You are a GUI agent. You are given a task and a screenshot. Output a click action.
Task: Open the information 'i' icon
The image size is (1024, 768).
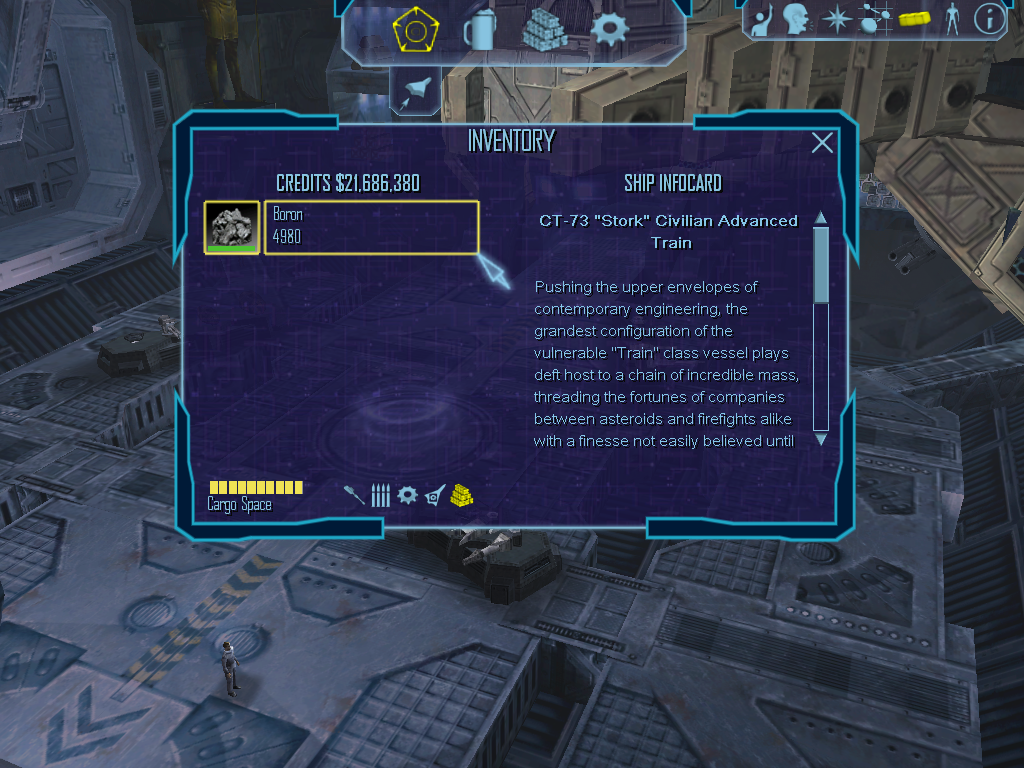(x=990, y=19)
